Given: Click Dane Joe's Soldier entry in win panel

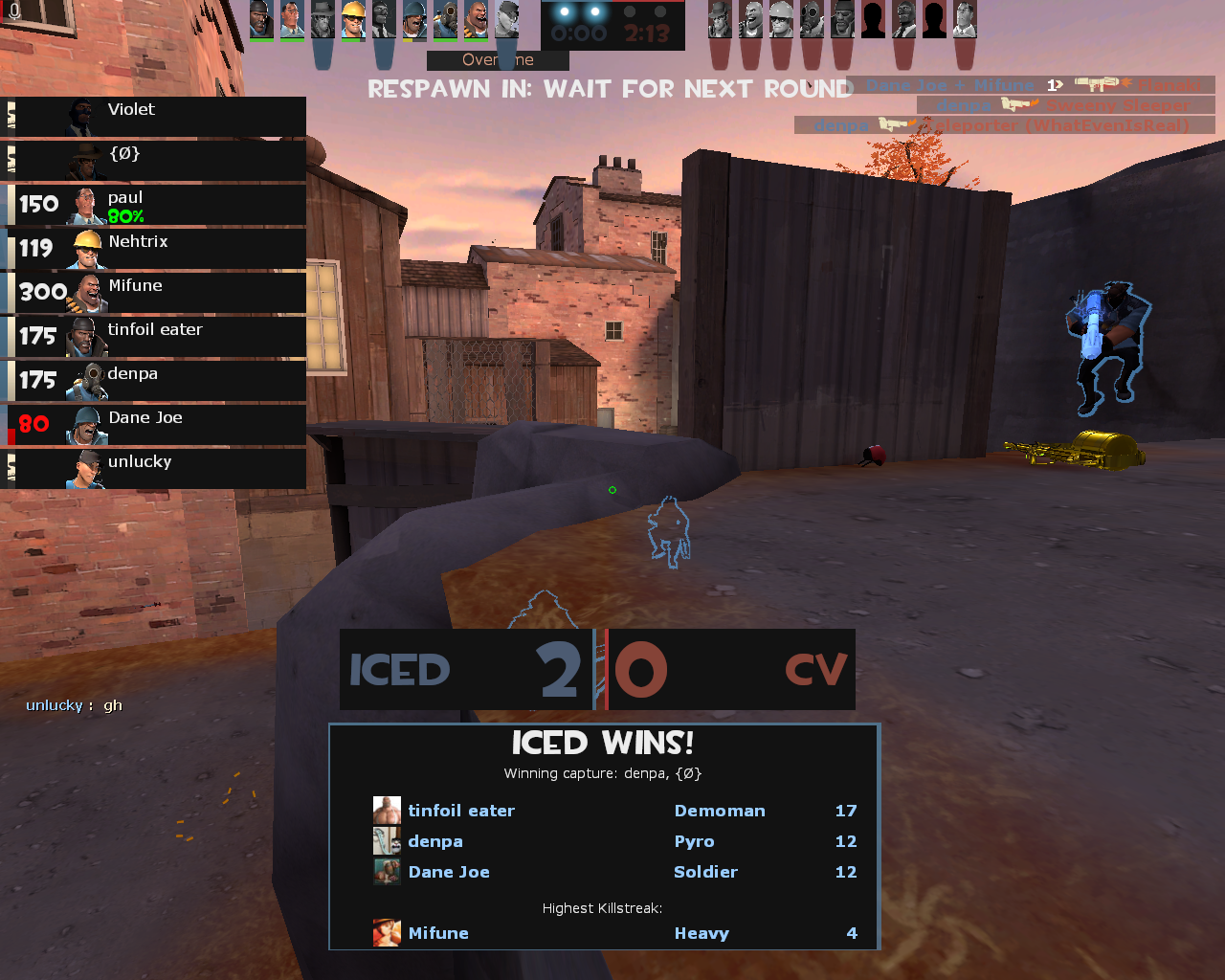Looking at the screenshot, I should click(705, 872).
